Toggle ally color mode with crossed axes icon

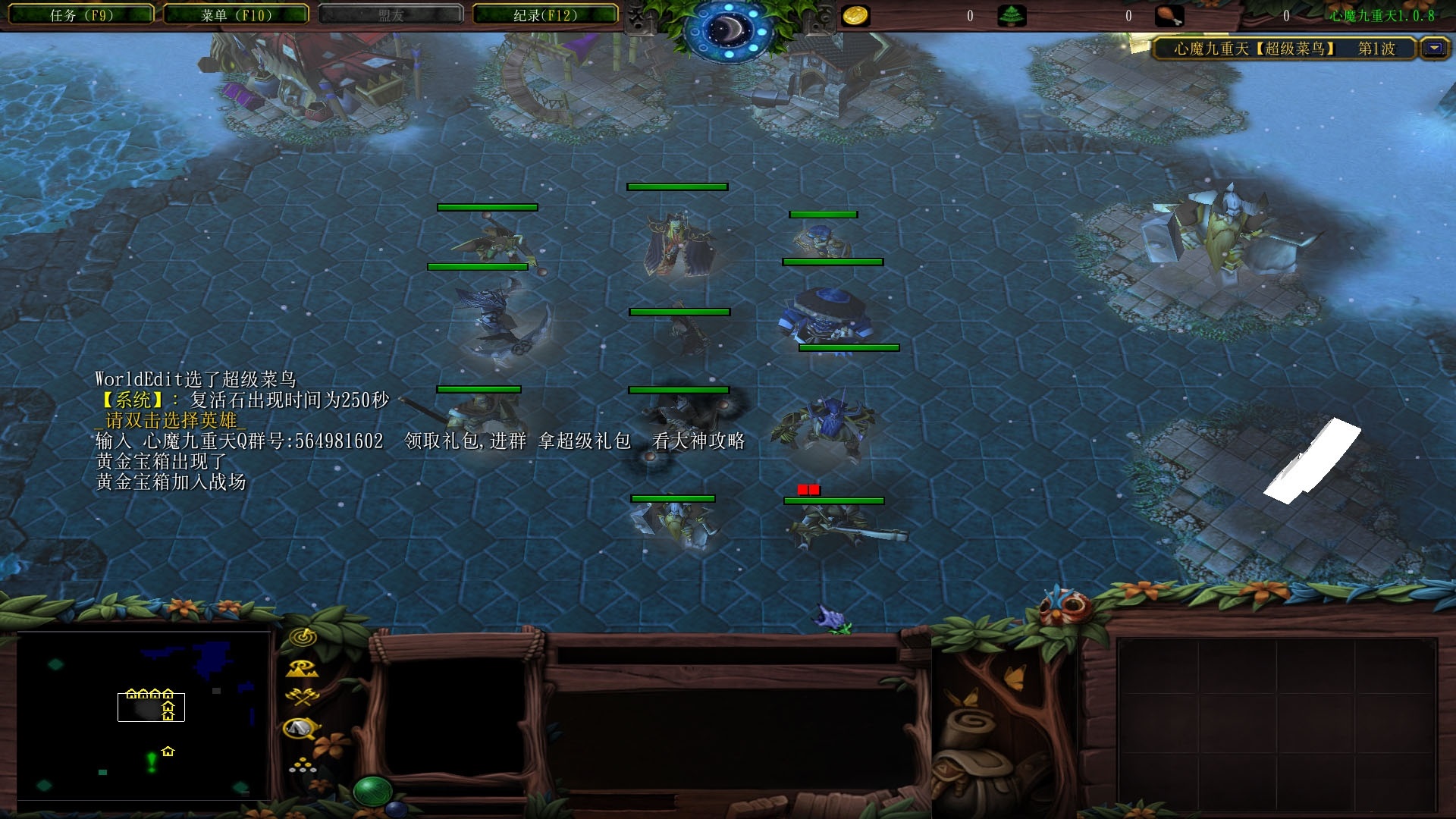302,697
